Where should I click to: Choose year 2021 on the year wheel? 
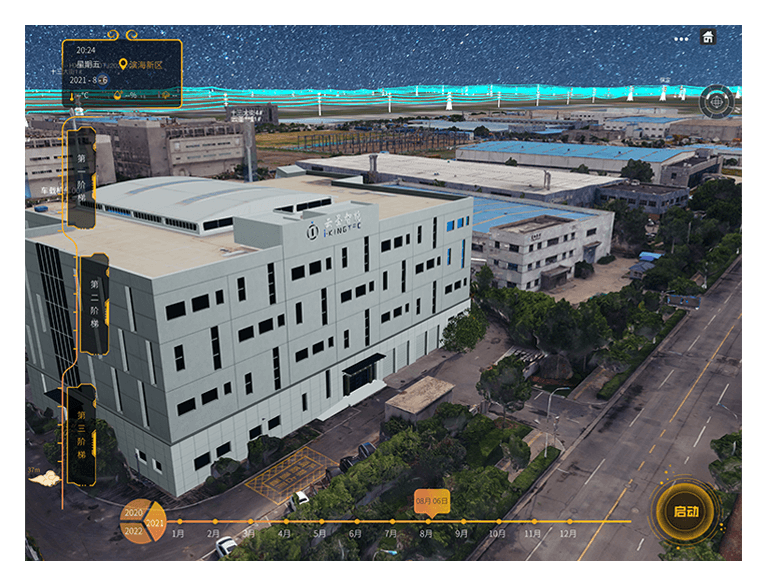click(155, 523)
